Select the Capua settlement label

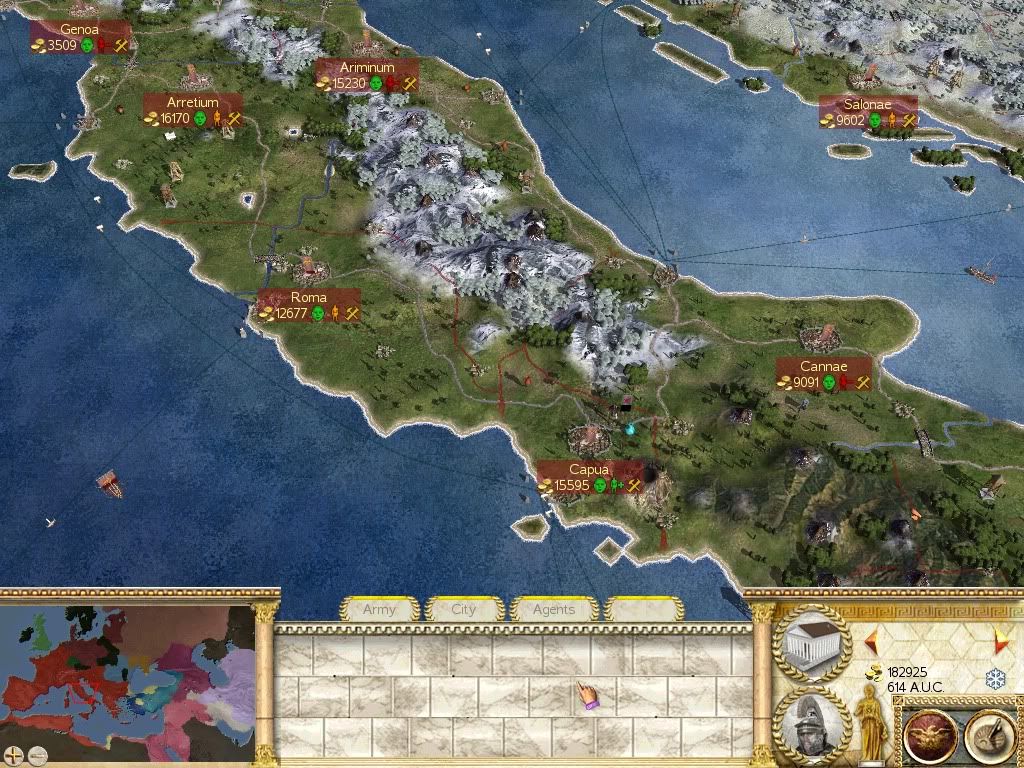click(589, 477)
